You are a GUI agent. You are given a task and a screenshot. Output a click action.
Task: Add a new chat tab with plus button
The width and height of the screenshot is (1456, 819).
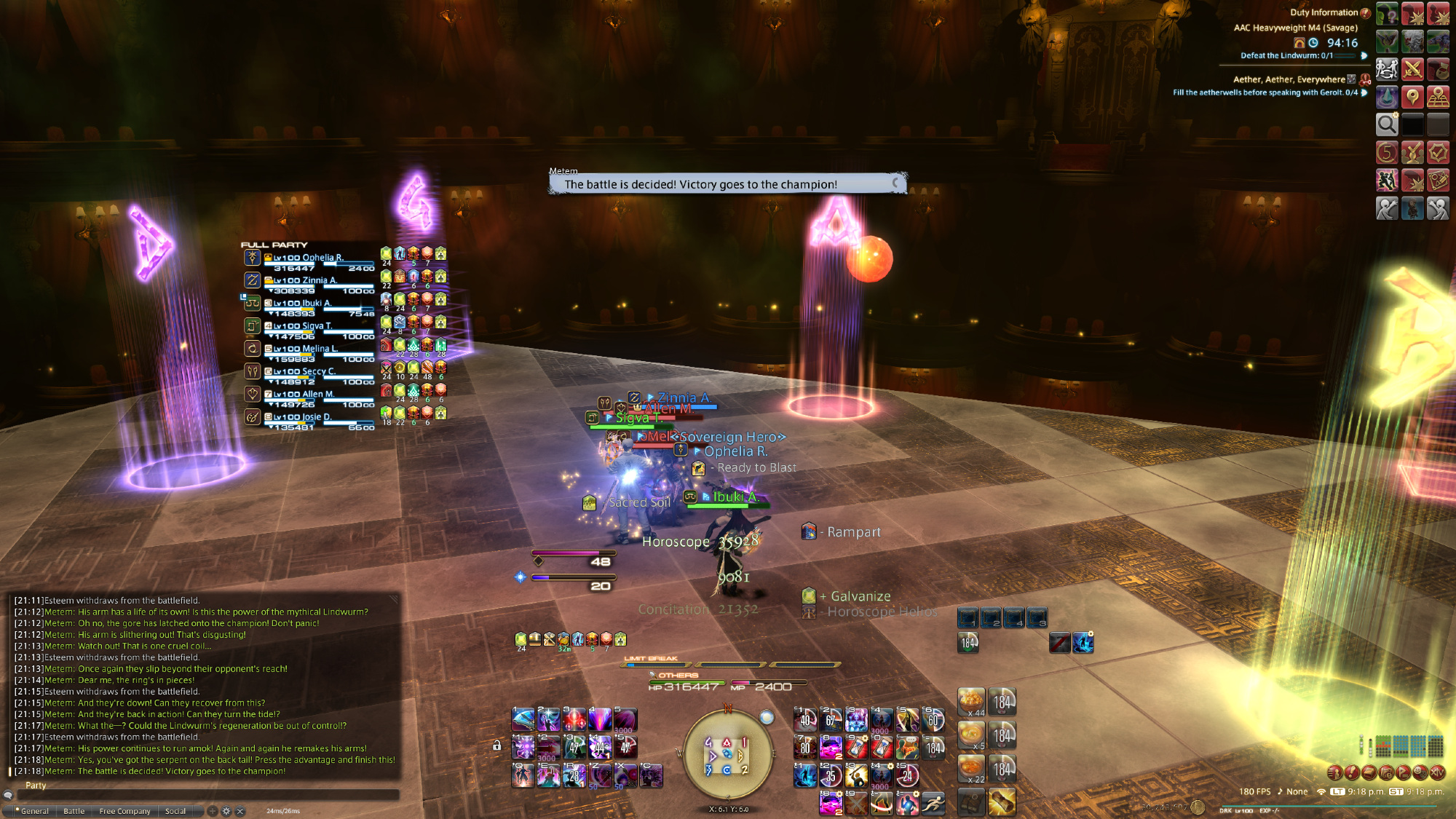tap(213, 811)
